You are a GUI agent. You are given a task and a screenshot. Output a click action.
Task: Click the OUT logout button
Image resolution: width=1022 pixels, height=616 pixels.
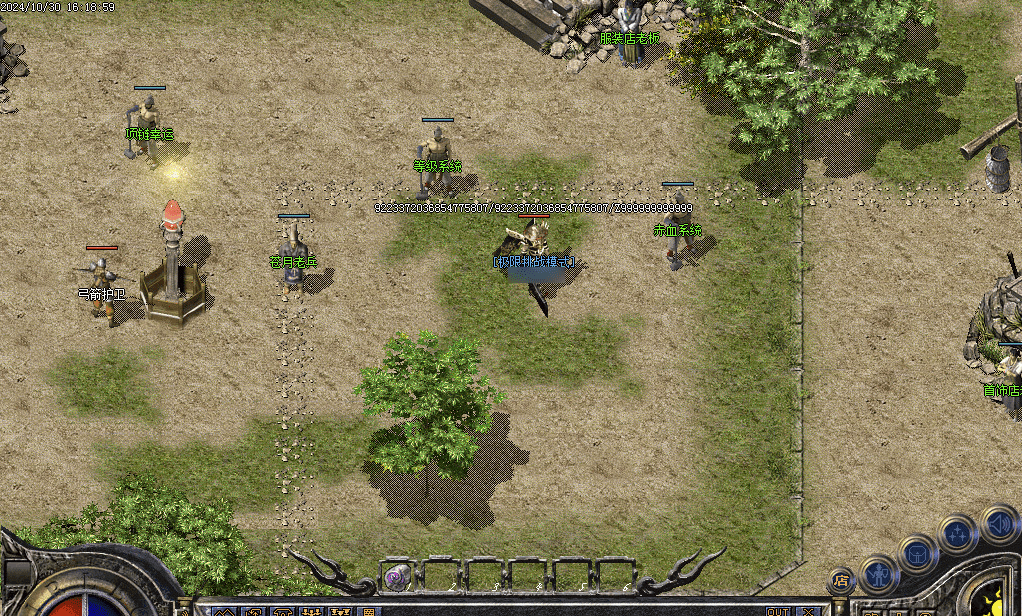[x=777, y=611]
